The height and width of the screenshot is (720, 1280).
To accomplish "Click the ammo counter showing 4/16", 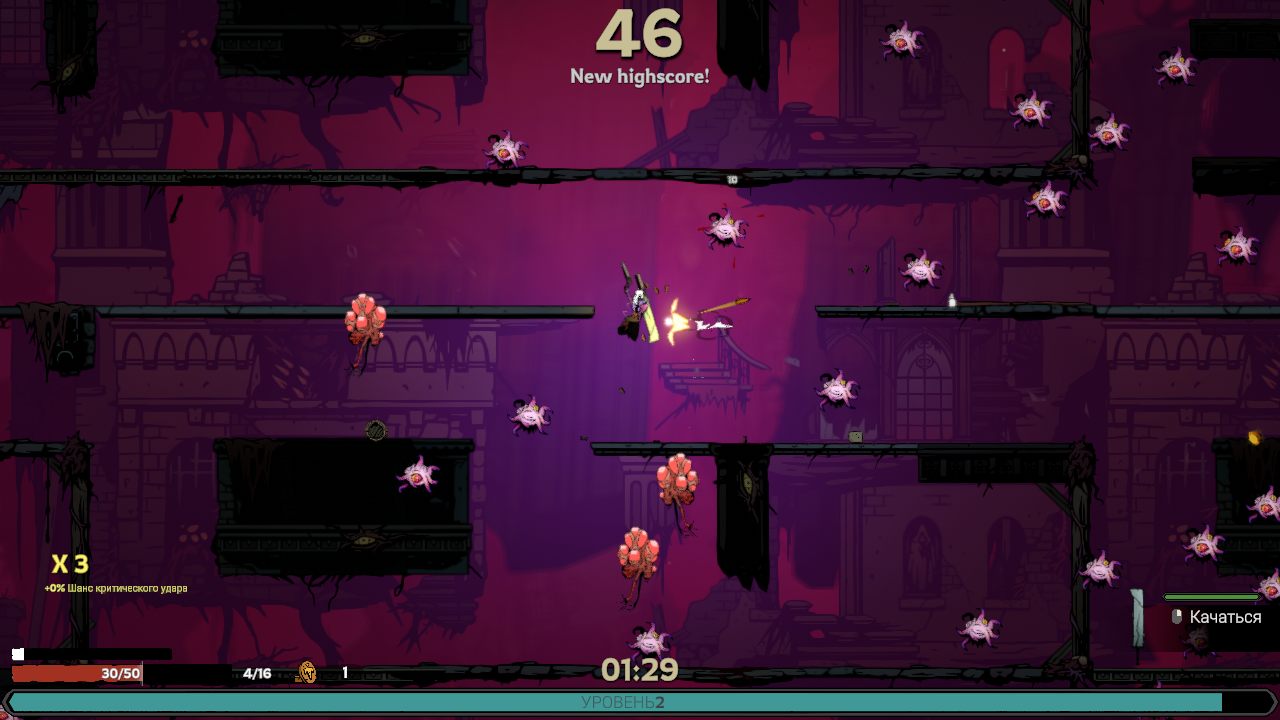I will (257, 673).
